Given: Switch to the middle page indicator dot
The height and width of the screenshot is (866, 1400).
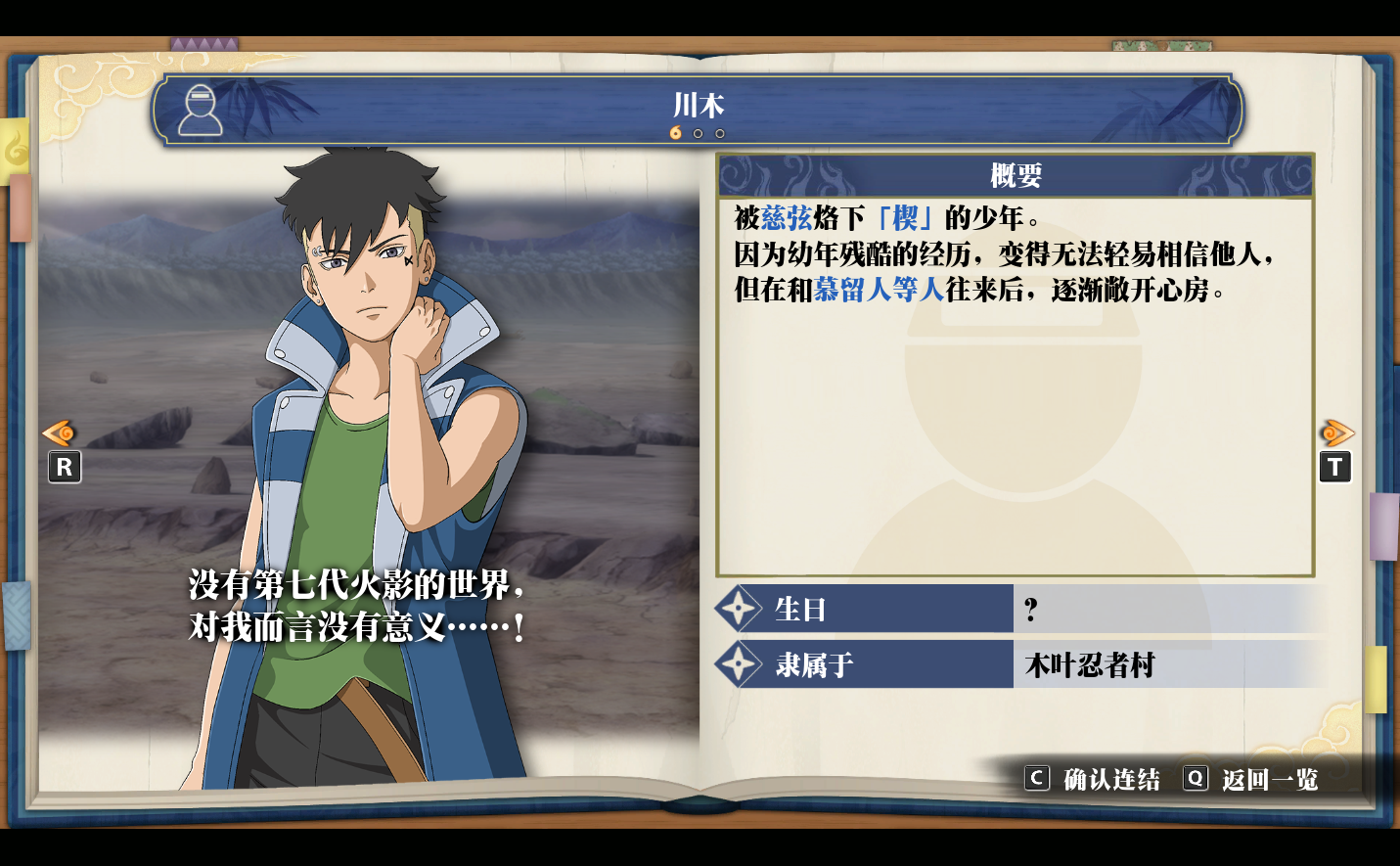Looking at the screenshot, I should (x=698, y=134).
